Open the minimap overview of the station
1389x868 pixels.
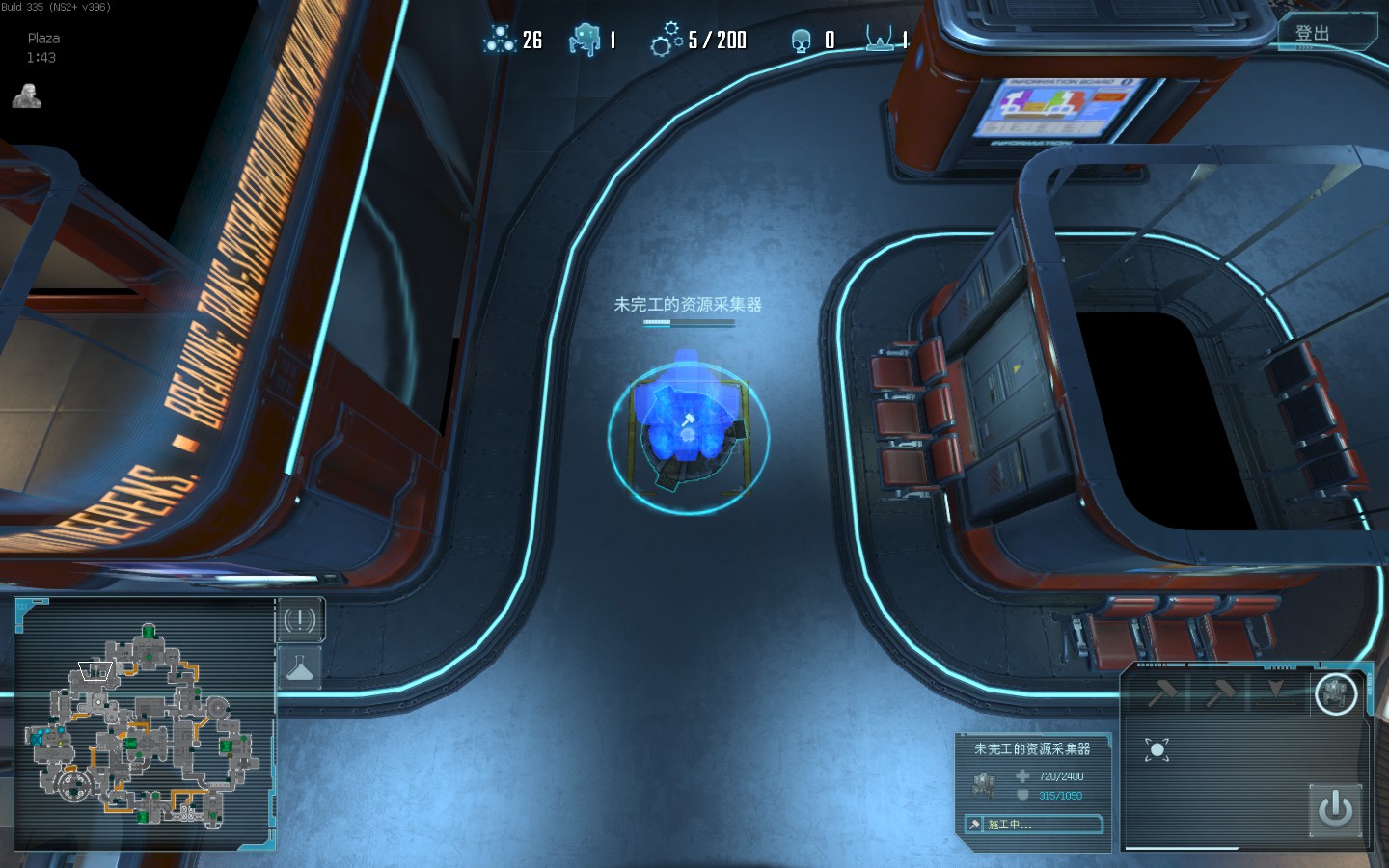pos(145,725)
